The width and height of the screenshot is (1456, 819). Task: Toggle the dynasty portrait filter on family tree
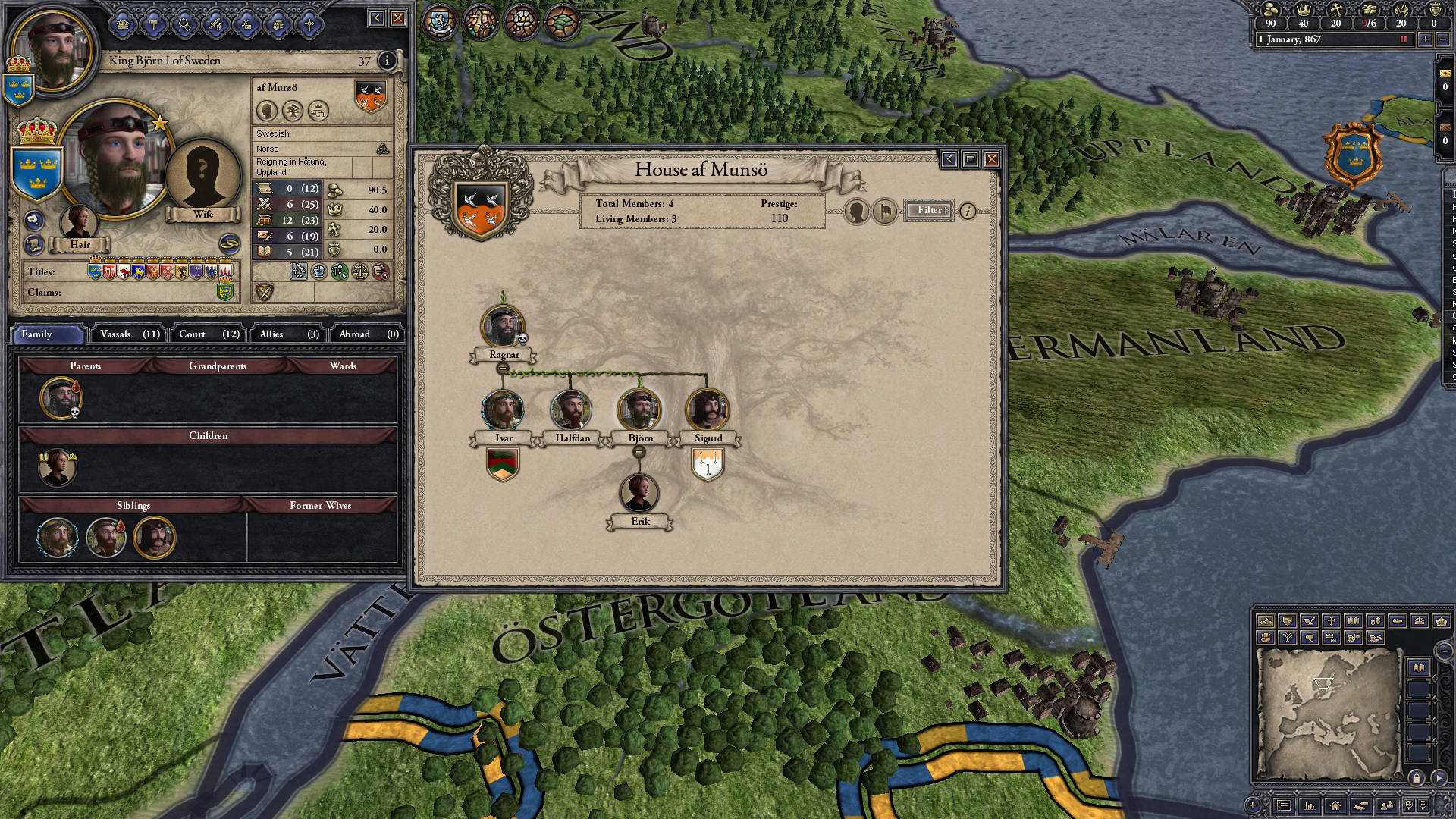coord(856,211)
